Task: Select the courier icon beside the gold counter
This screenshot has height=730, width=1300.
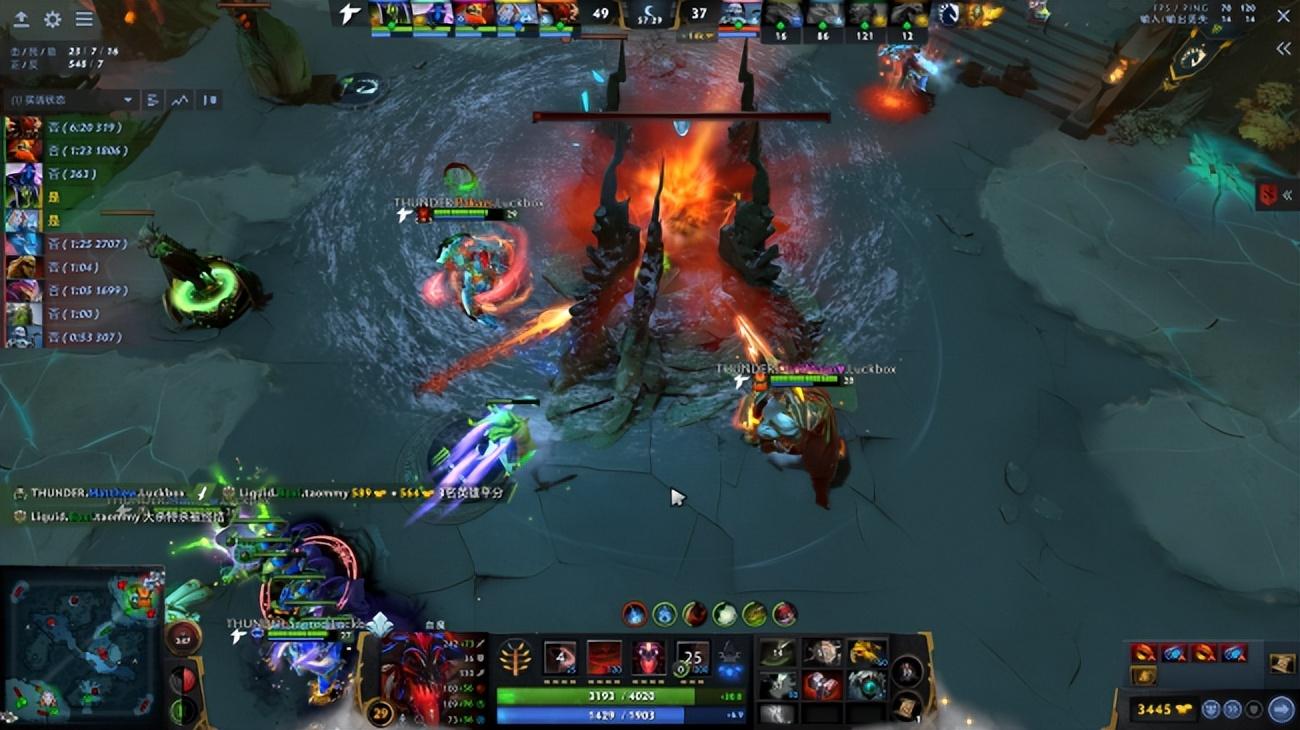Action: [1211, 707]
